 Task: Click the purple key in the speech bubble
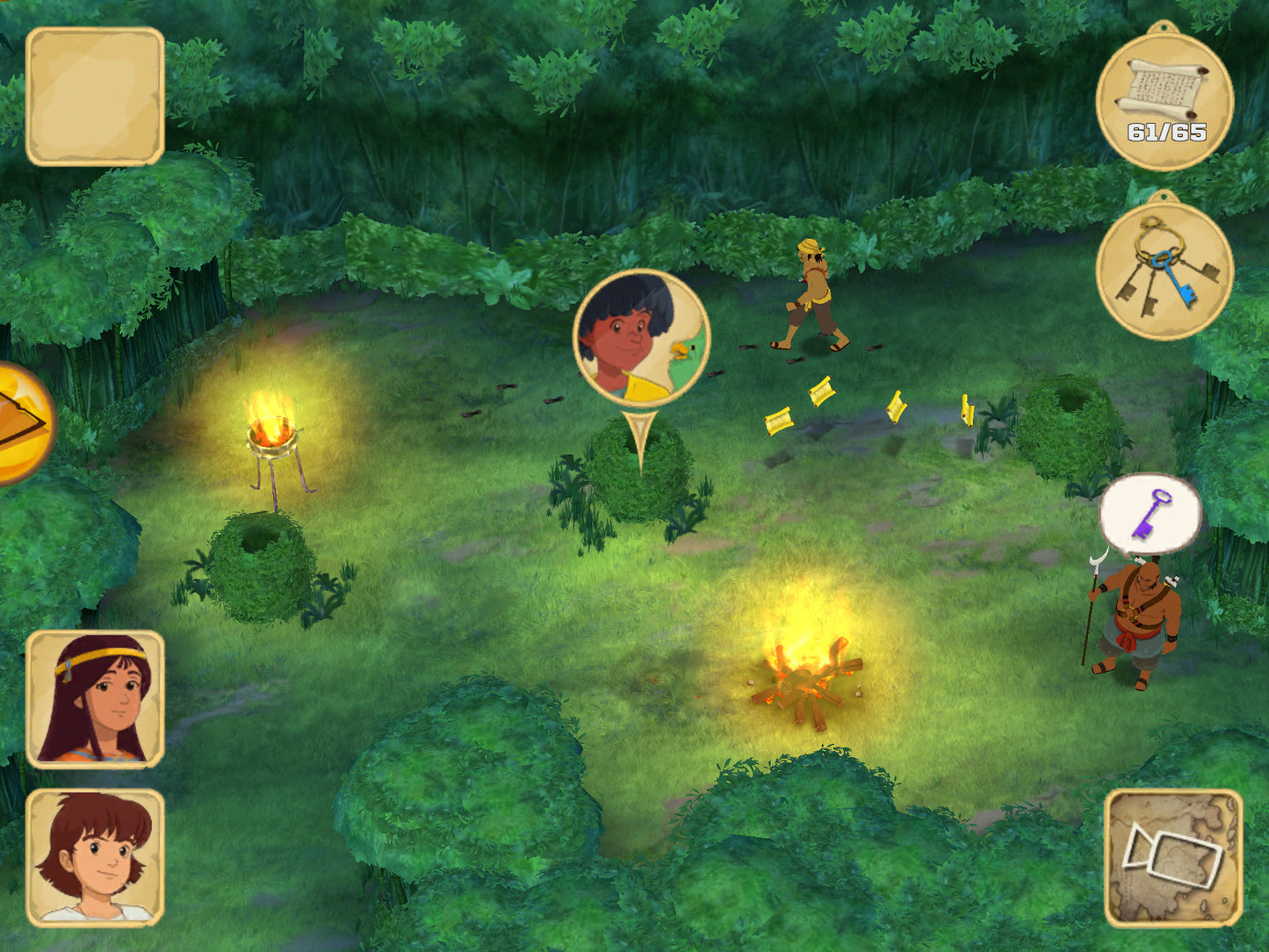tap(1152, 514)
